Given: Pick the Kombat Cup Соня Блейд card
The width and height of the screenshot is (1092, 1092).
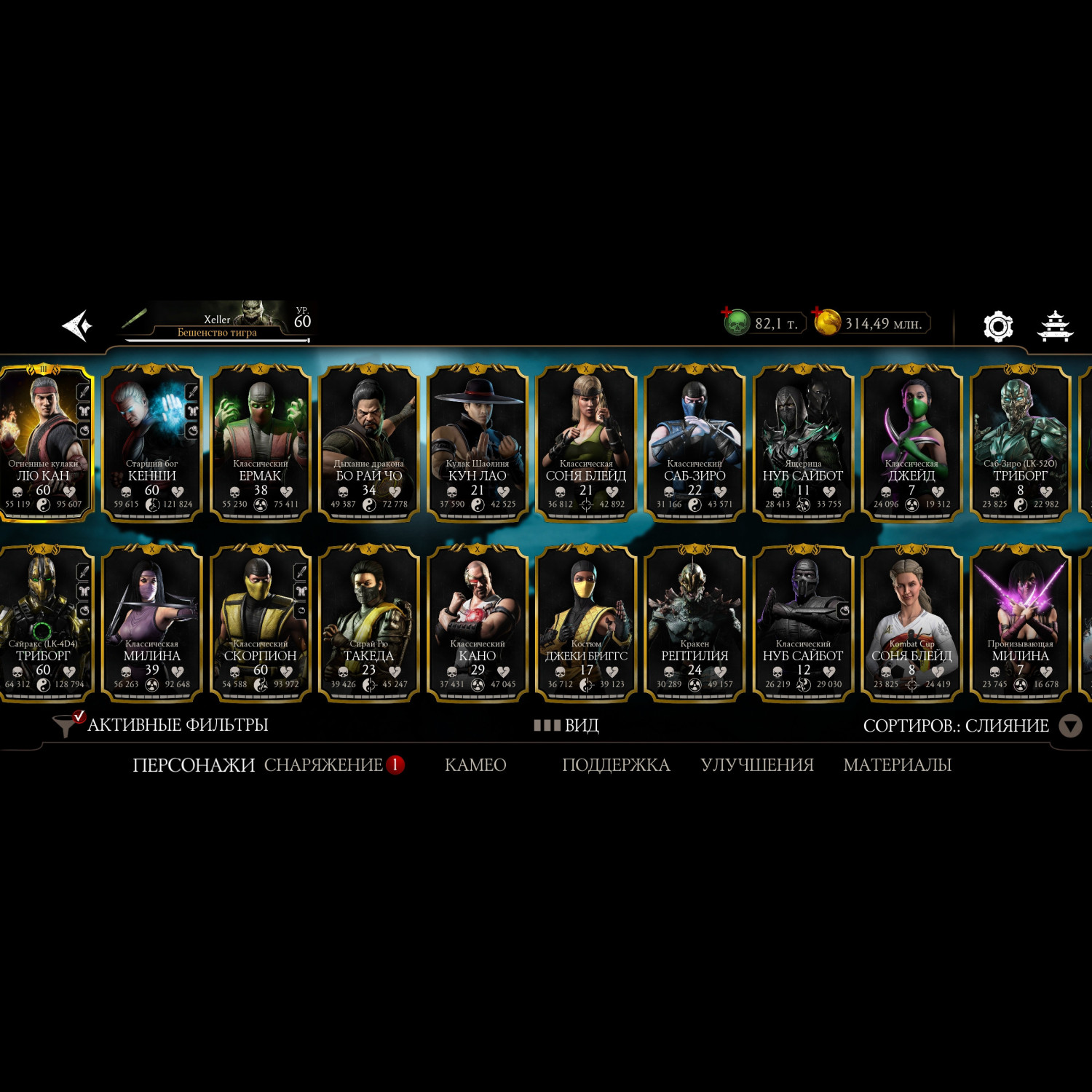Looking at the screenshot, I should [x=911, y=624].
